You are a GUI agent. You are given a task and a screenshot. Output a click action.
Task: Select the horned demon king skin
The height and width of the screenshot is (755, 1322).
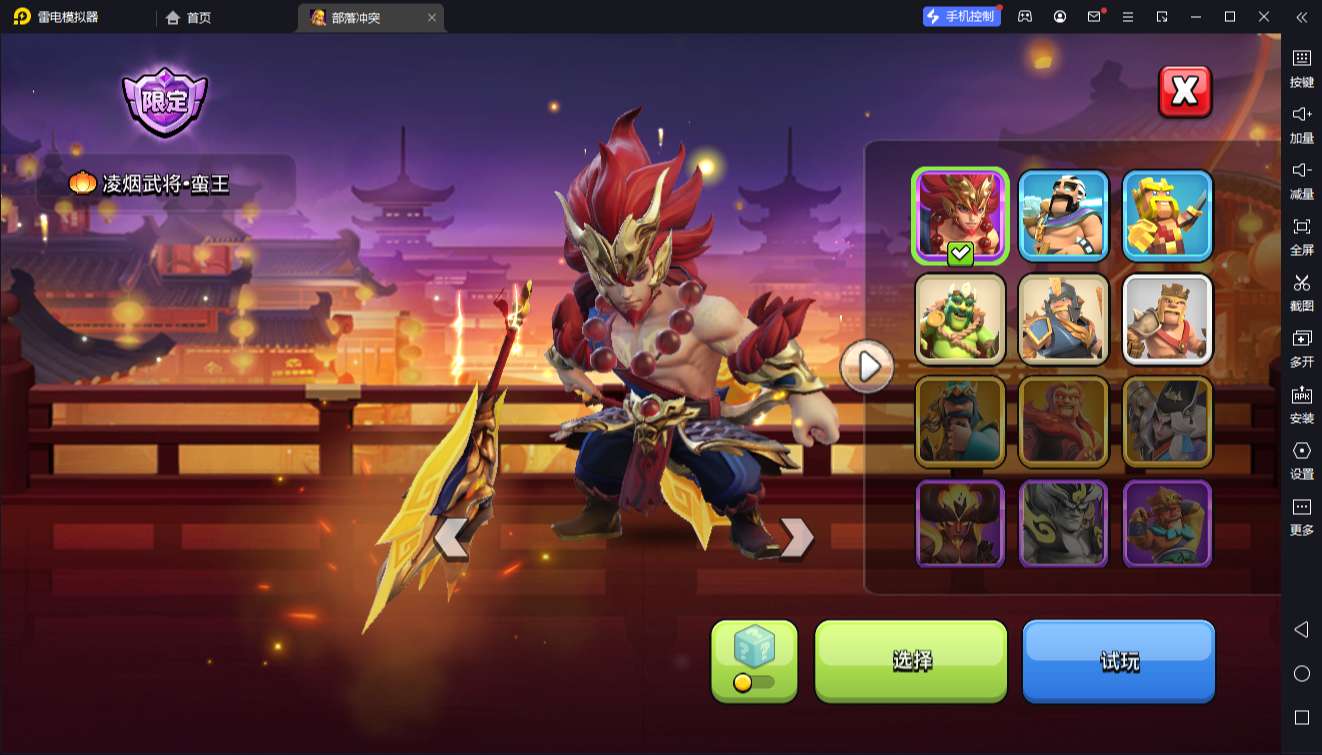(x=960, y=524)
